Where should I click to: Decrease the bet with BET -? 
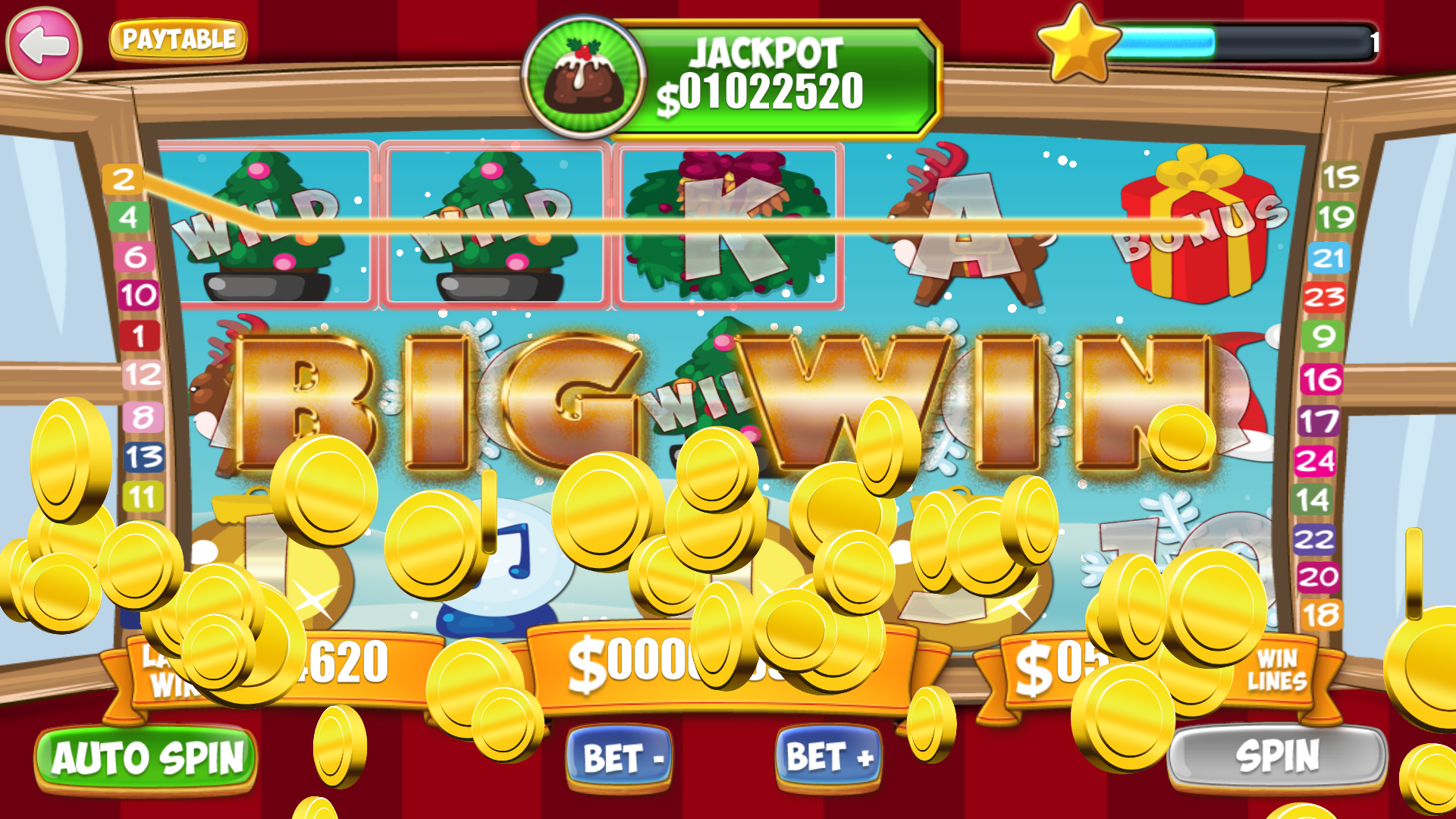click(622, 756)
